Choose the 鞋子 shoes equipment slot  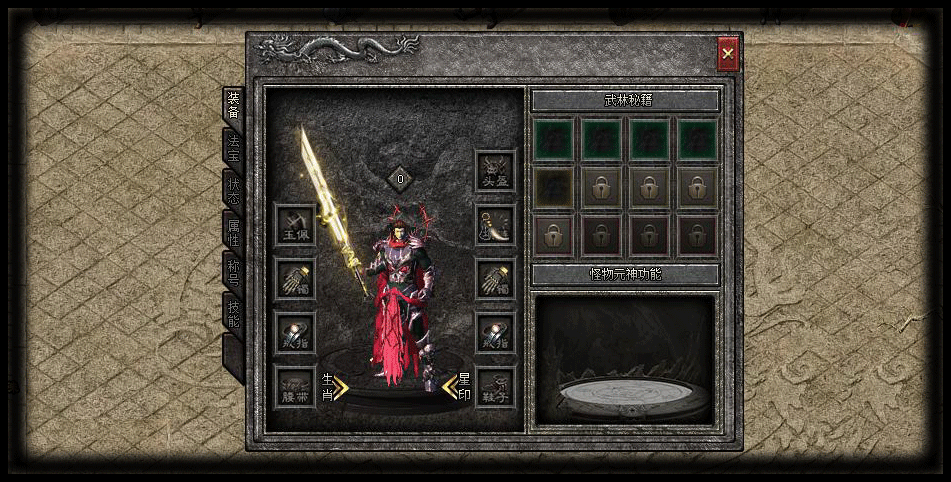click(495, 386)
